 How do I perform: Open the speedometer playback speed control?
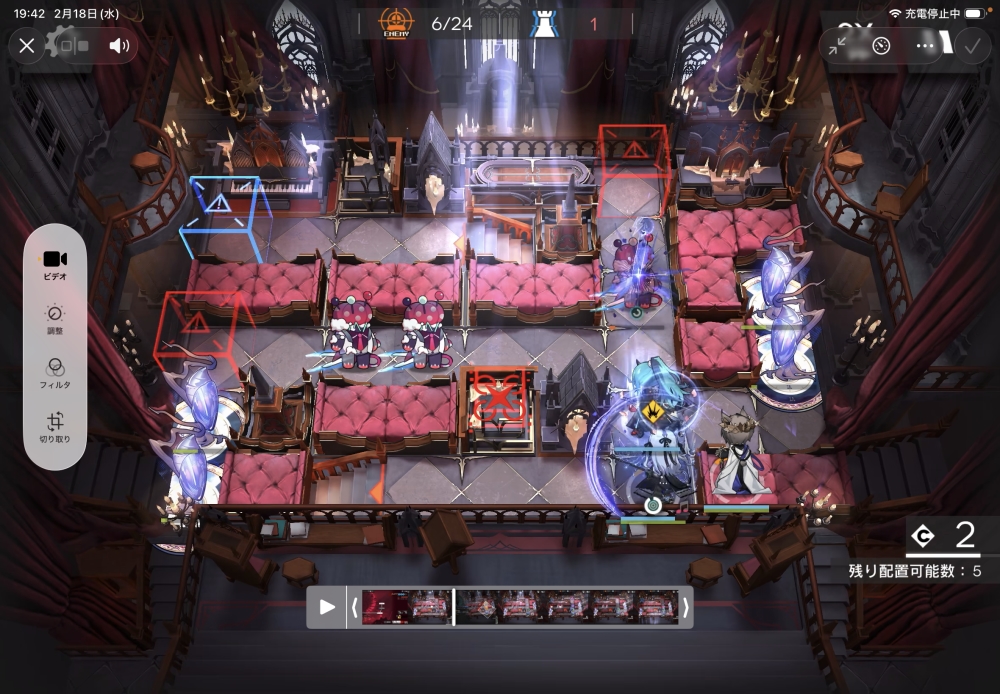coord(881,45)
